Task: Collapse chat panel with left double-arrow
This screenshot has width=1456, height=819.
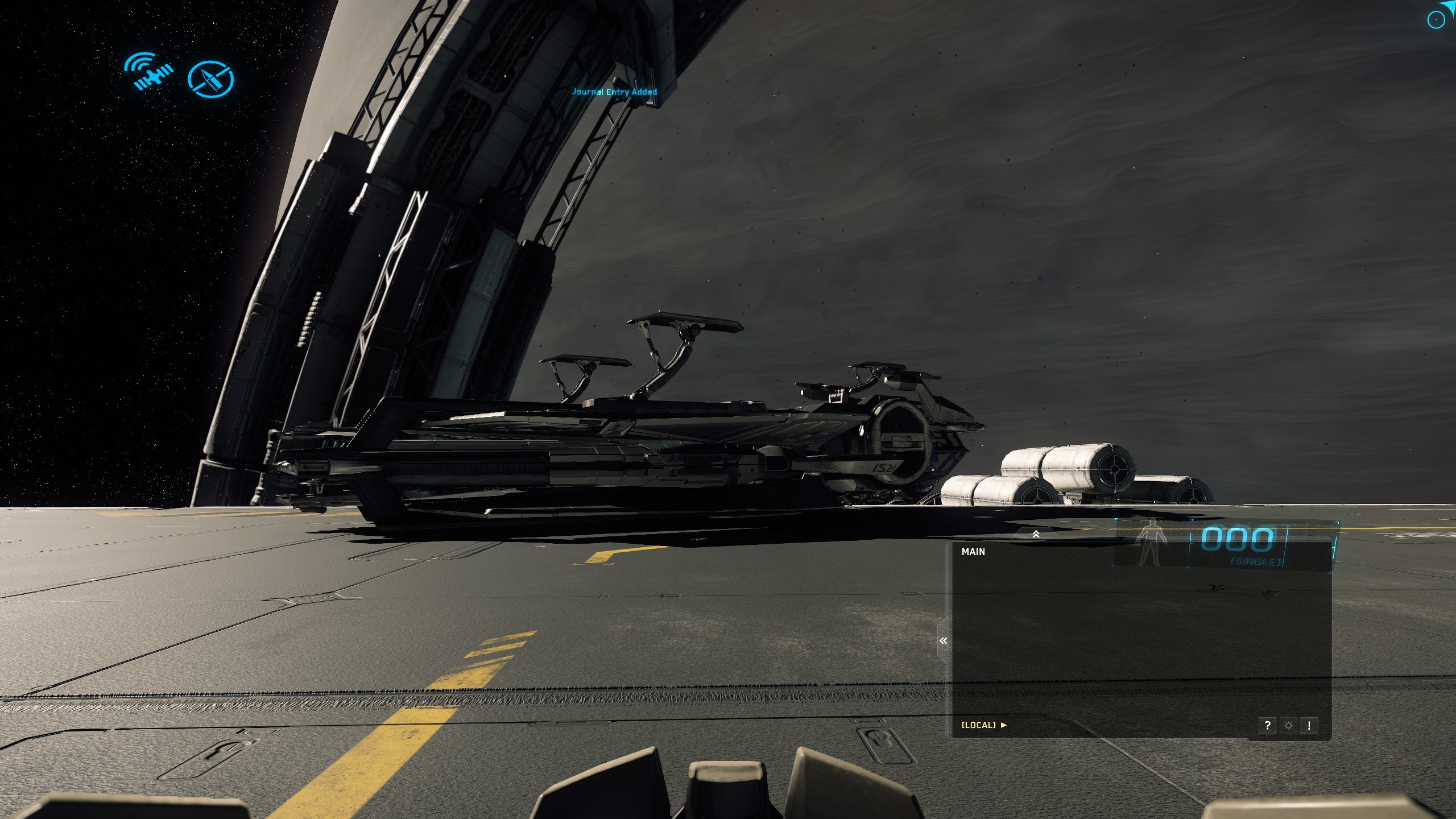Action: [944, 641]
